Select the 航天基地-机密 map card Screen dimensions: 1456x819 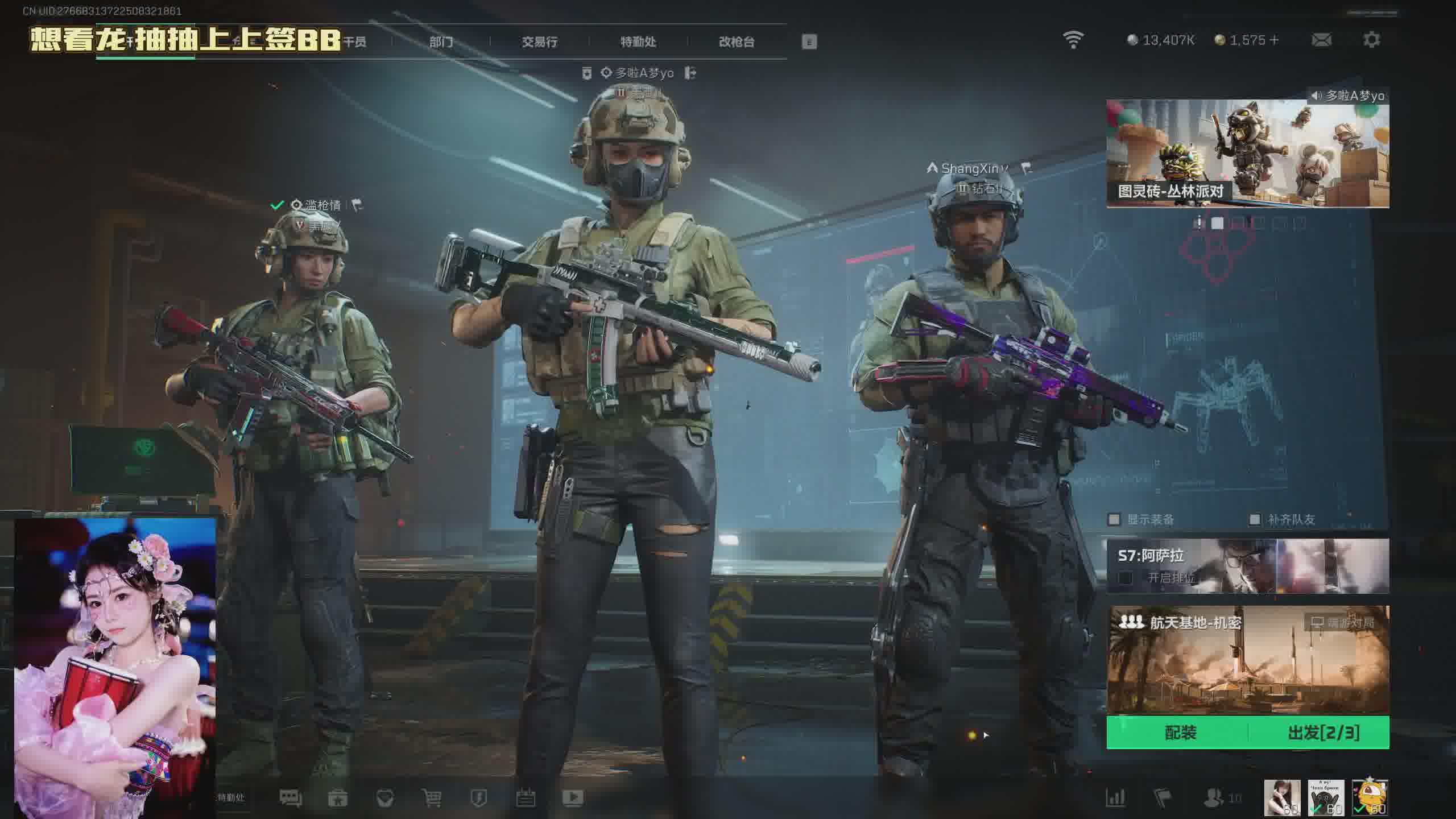coord(1247,660)
